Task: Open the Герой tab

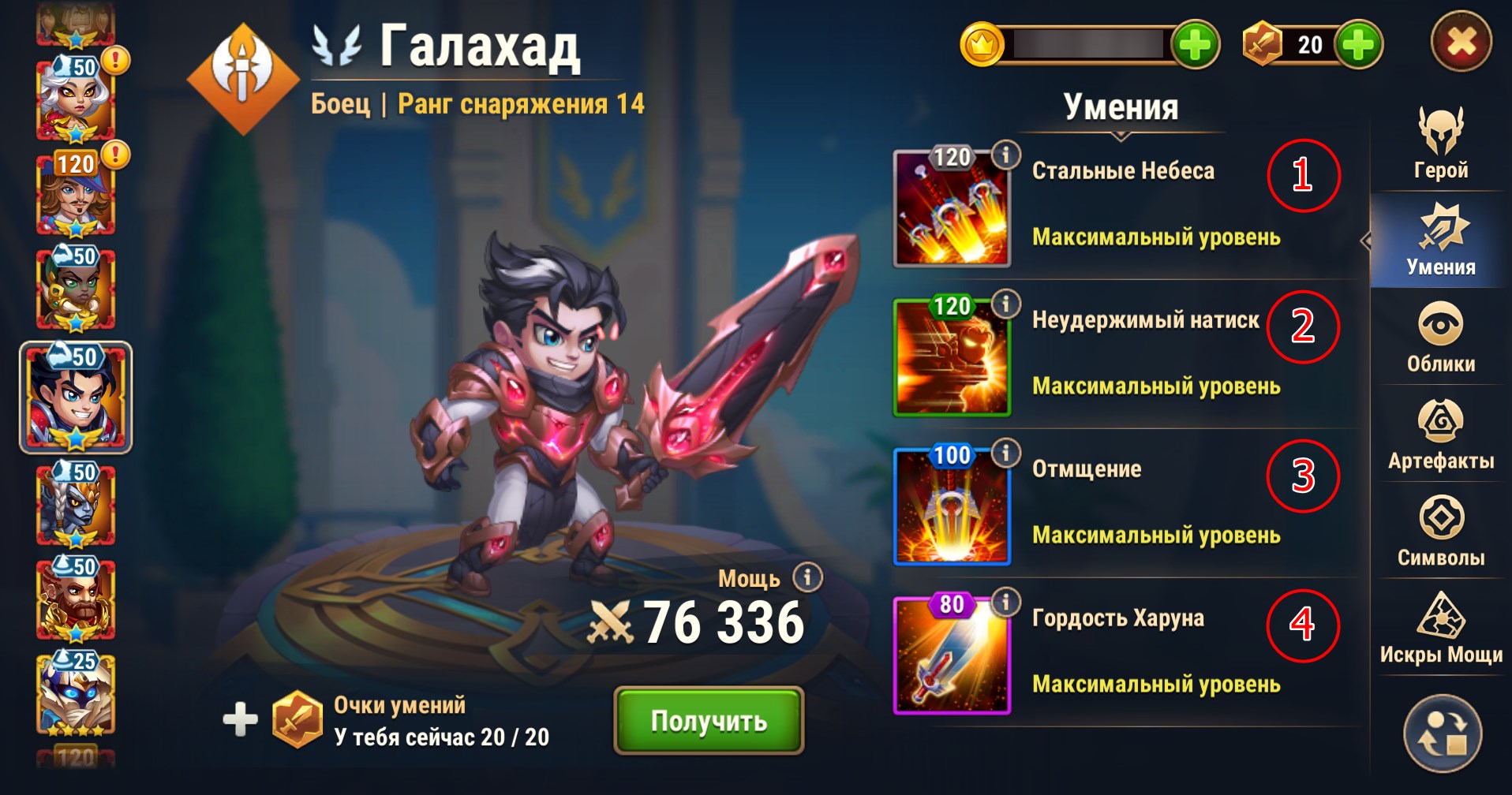Action: click(1440, 144)
